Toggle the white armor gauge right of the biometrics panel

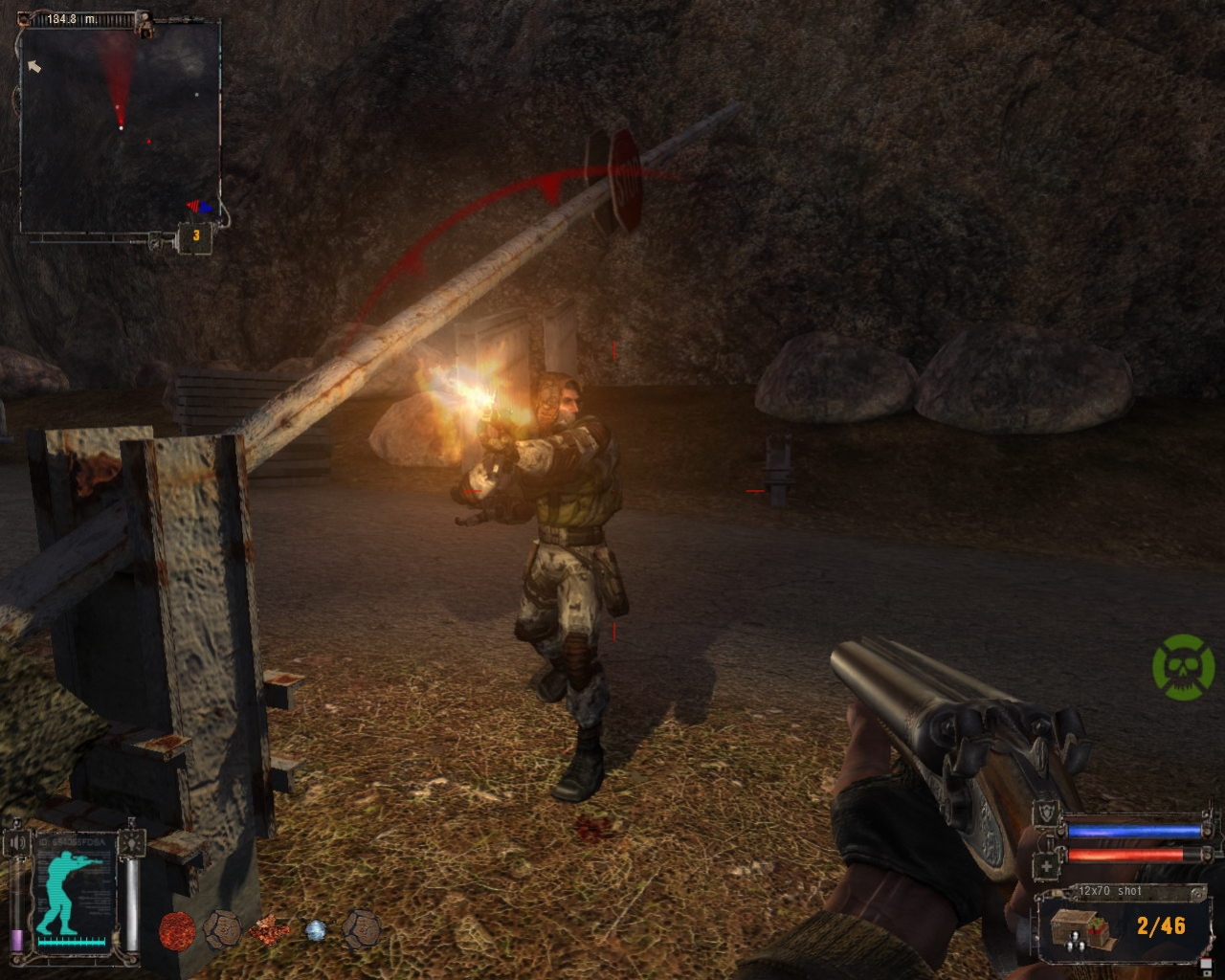(x=130, y=902)
